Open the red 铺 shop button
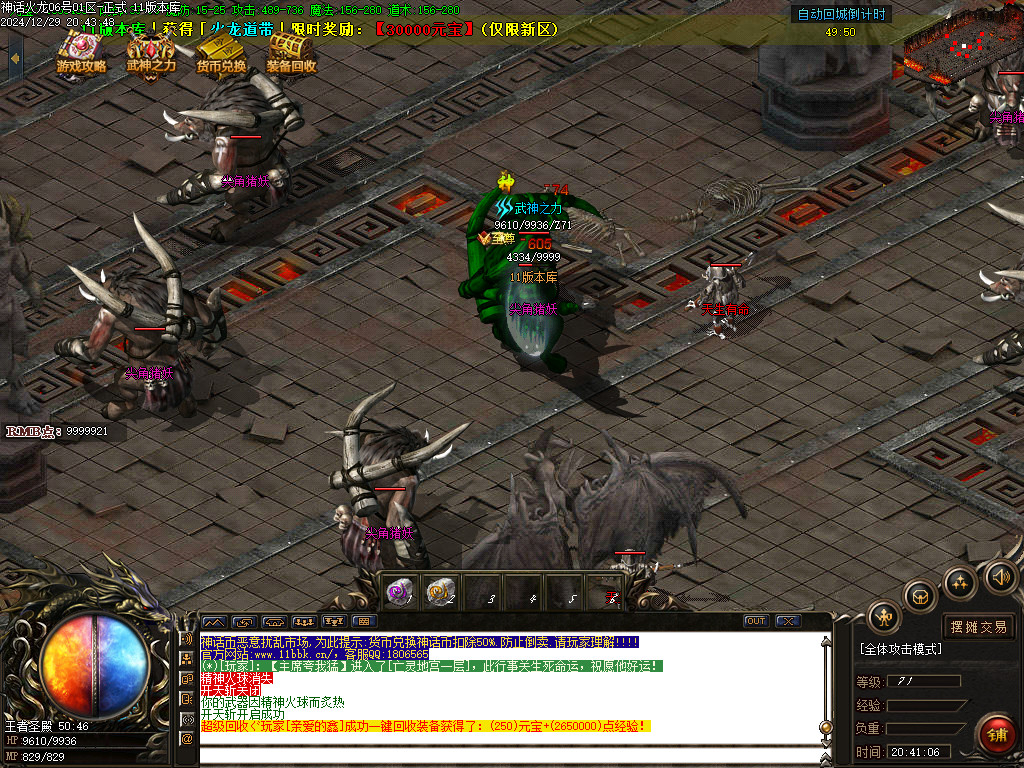Screen dimensions: 1024x768 coord(995,735)
